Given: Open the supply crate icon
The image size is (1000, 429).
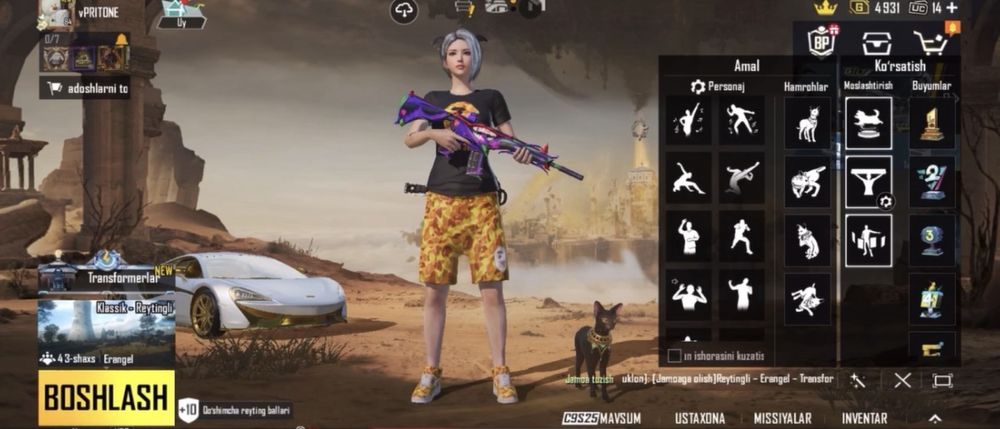Looking at the screenshot, I should pos(876,42).
